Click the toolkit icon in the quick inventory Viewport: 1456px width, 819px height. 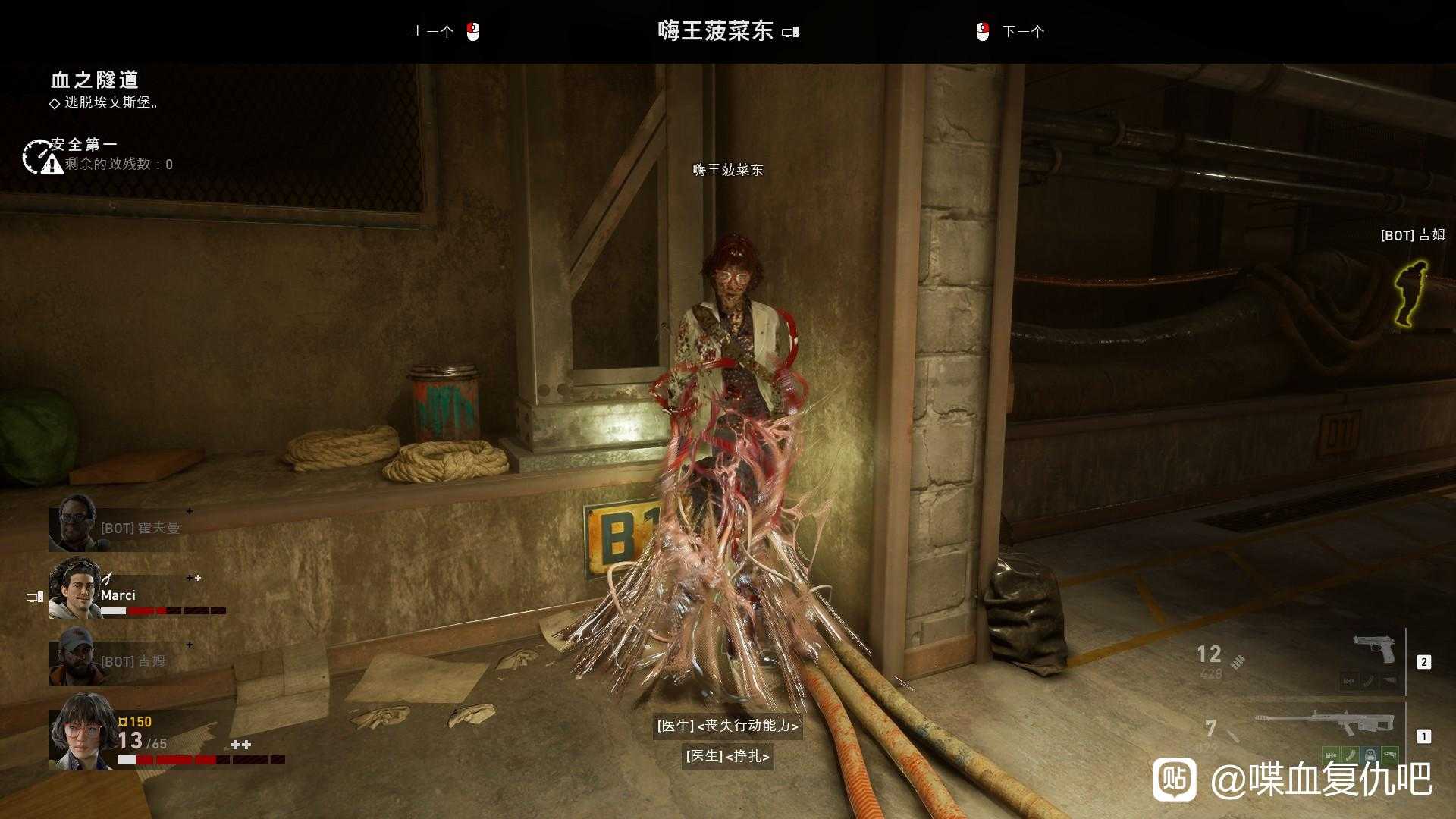1370,754
